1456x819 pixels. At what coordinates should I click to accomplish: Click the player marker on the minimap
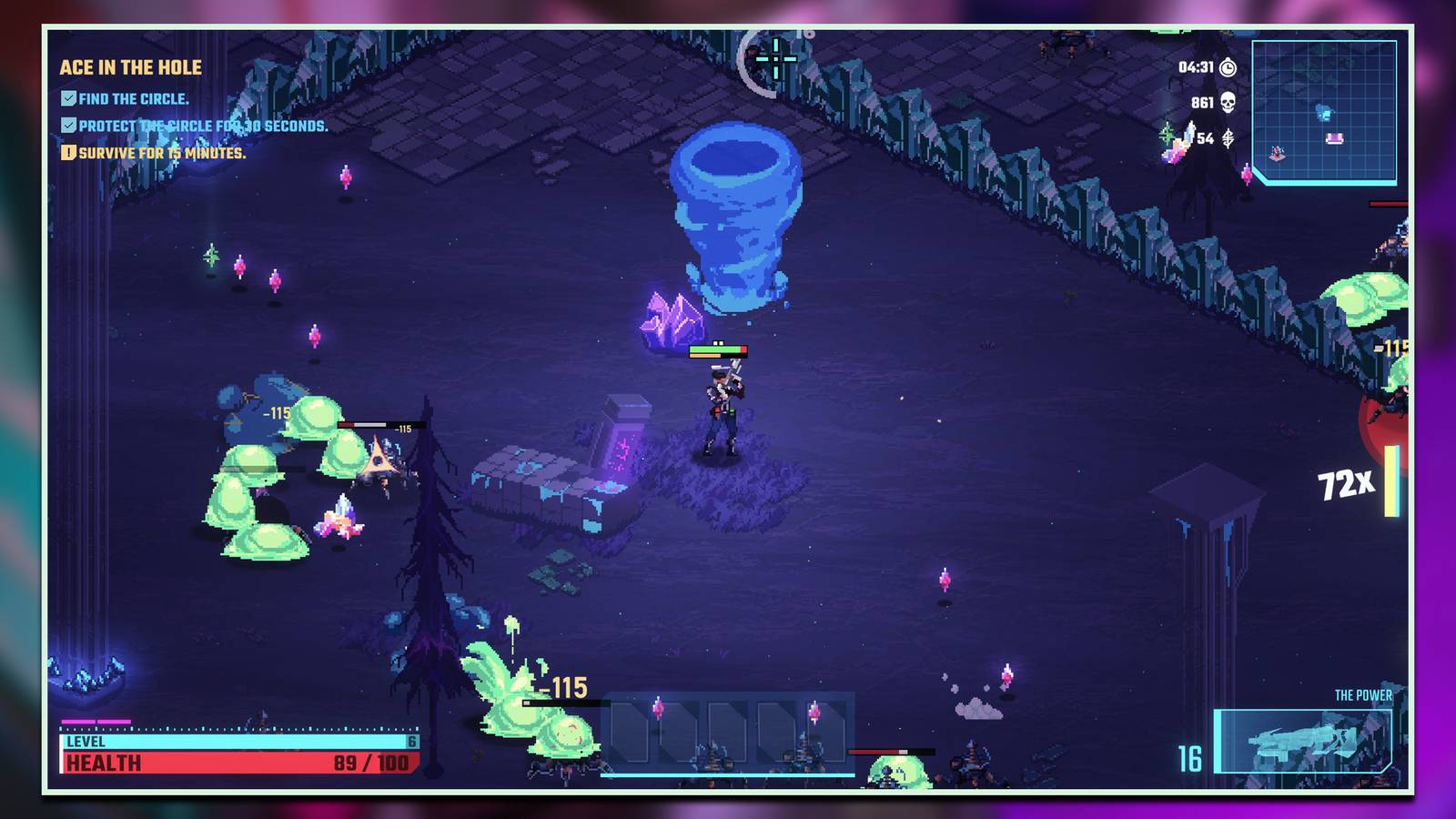pyautogui.click(x=1276, y=155)
